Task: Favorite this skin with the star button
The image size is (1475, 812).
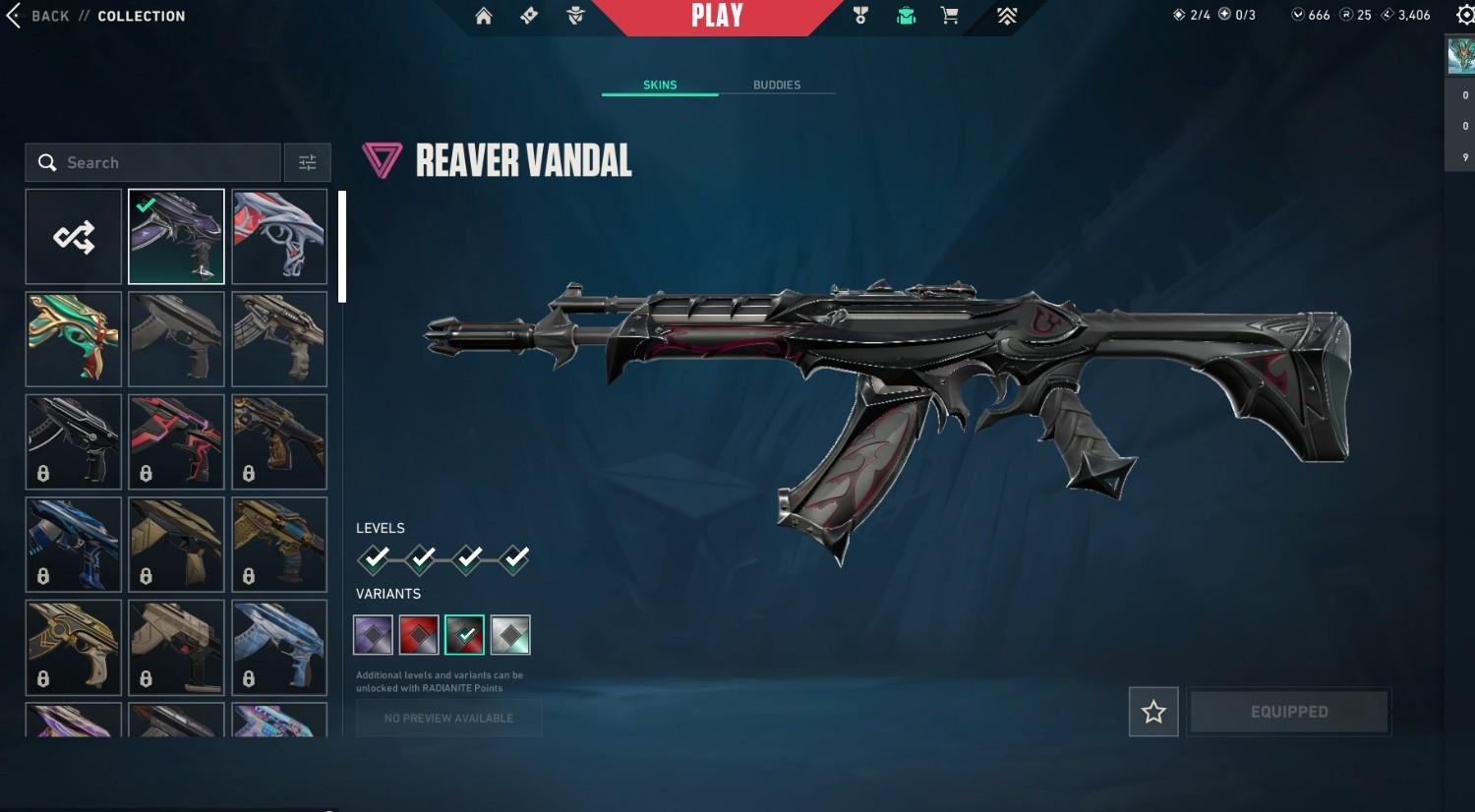Action: (1153, 712)
